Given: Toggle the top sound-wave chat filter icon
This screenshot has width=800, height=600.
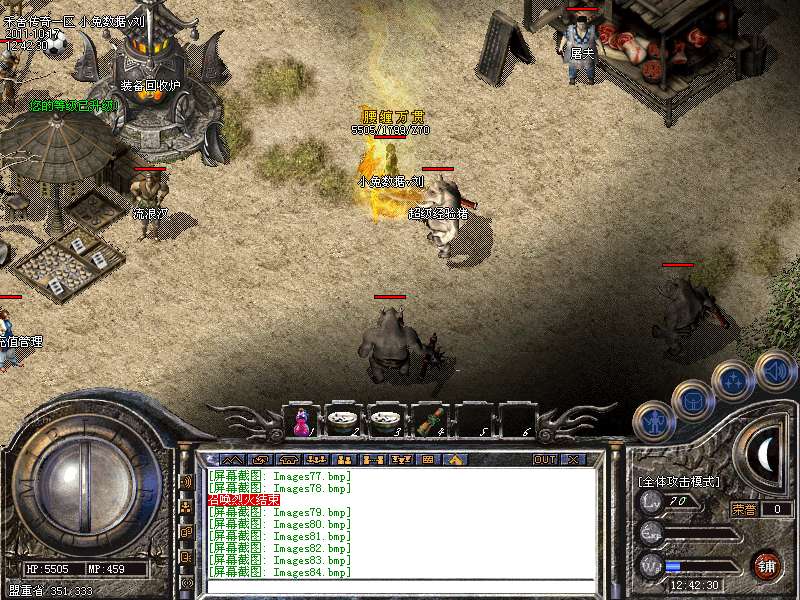Looking at the screenshot, I should tap(187, 481).
